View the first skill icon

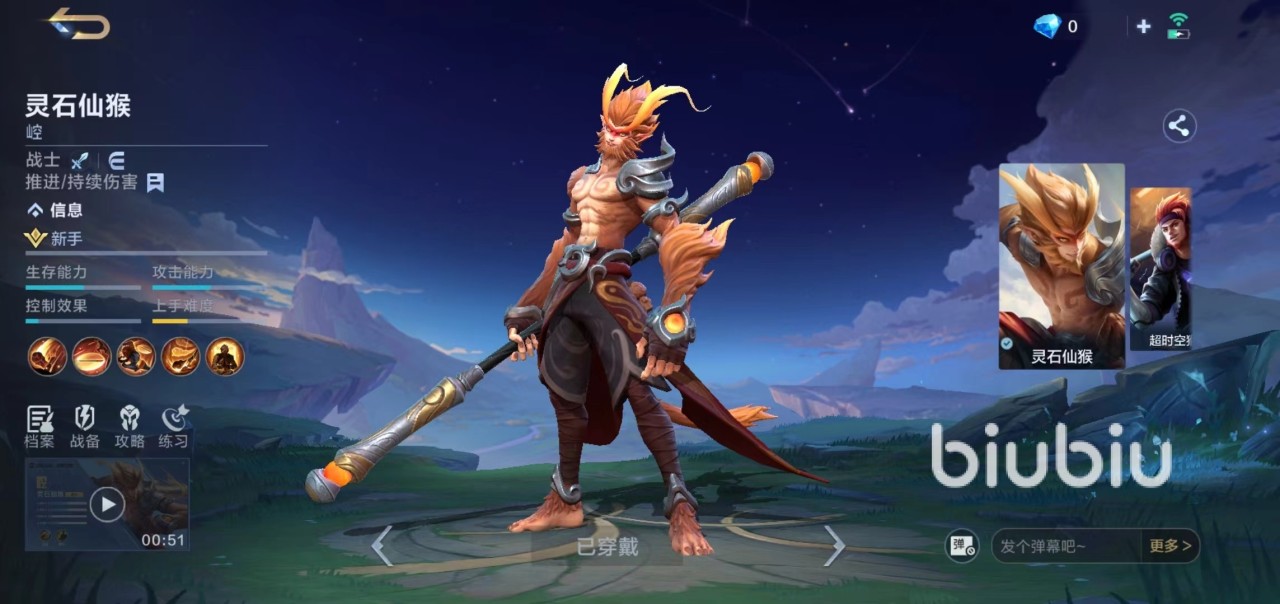[x=47, y=356]
